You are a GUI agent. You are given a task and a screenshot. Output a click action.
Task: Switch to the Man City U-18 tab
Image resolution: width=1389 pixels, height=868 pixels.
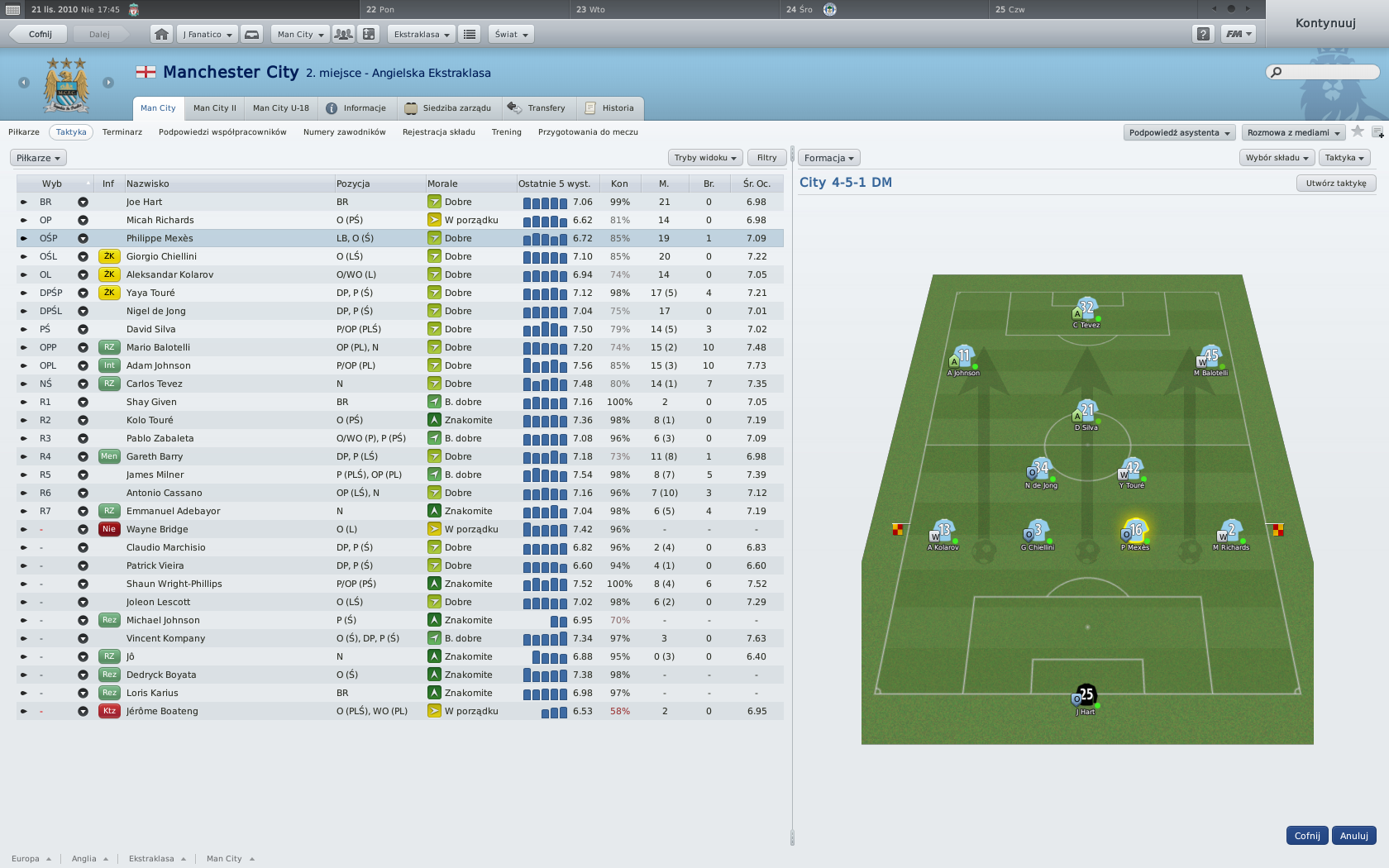[x=280, y=108]
